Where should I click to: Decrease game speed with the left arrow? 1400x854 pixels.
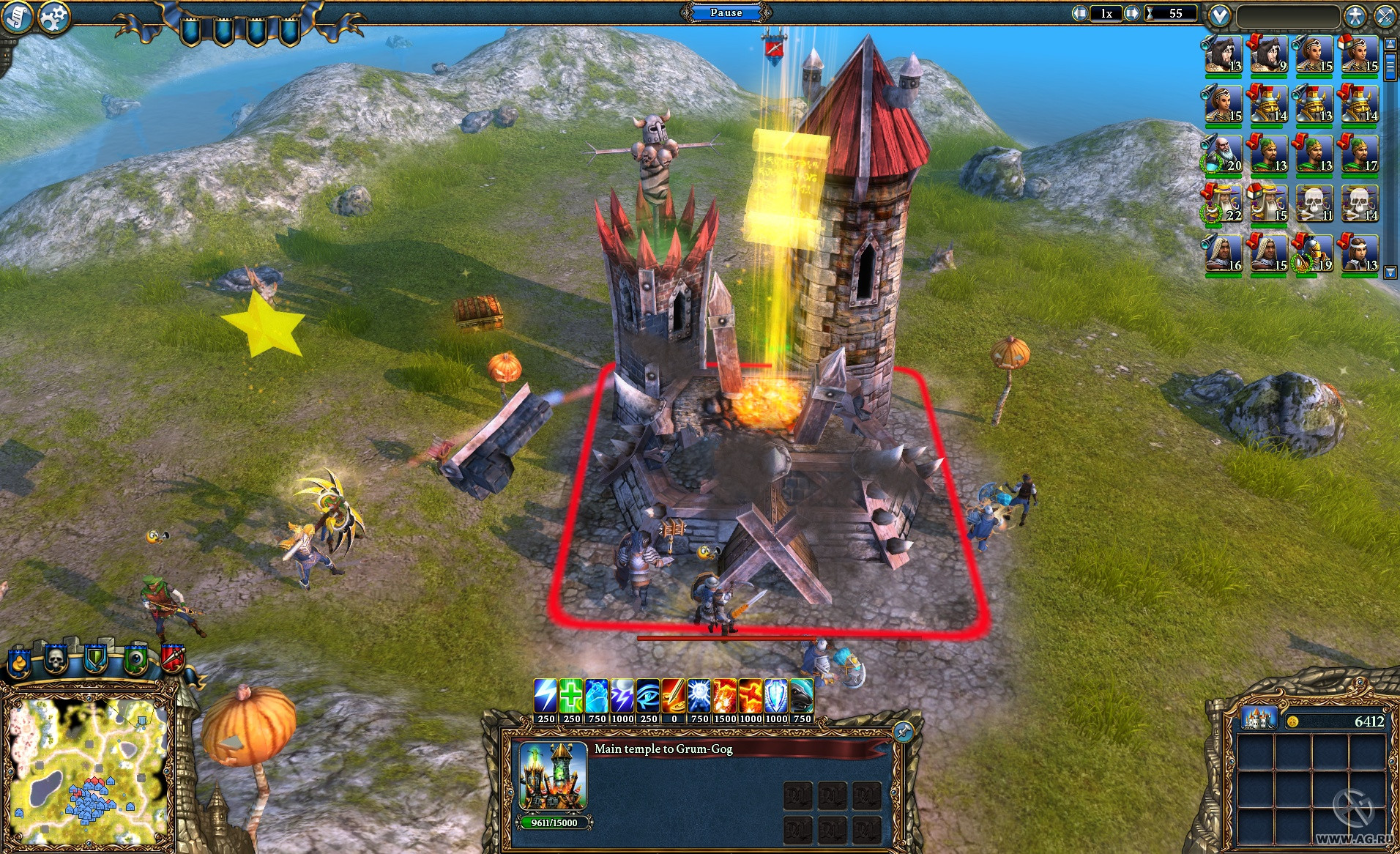pyautogui.click(x=1080, y=13)
